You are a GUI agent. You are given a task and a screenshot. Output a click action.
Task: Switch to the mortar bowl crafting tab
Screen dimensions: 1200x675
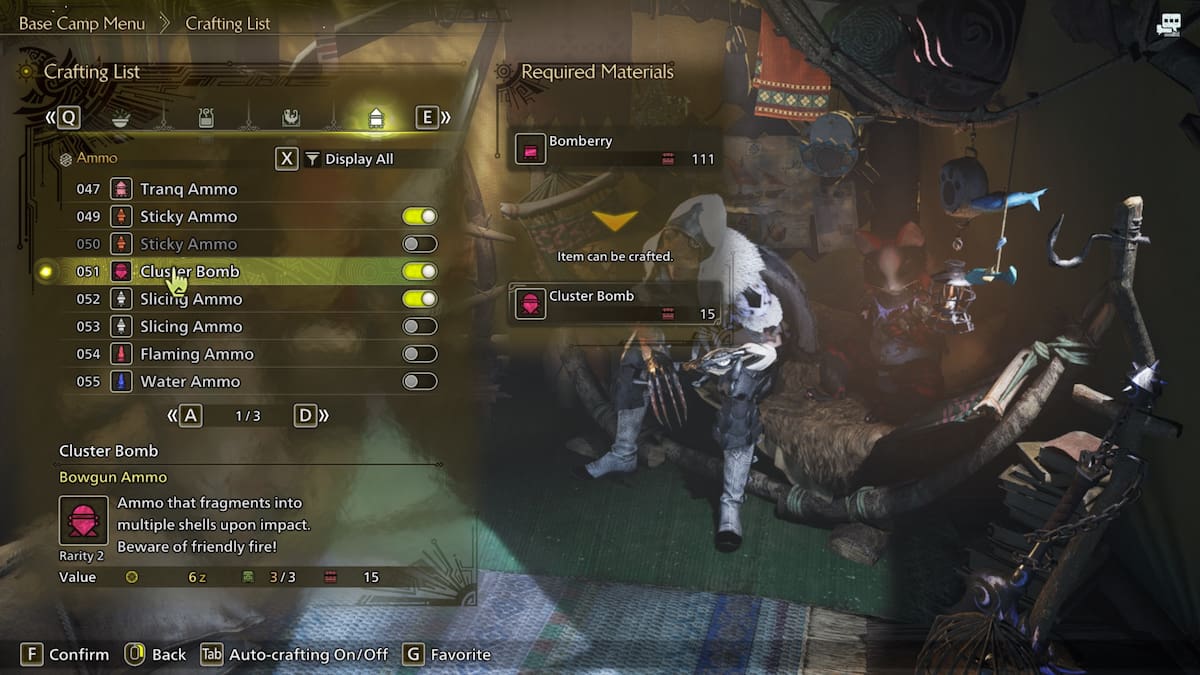pos(120,118)
